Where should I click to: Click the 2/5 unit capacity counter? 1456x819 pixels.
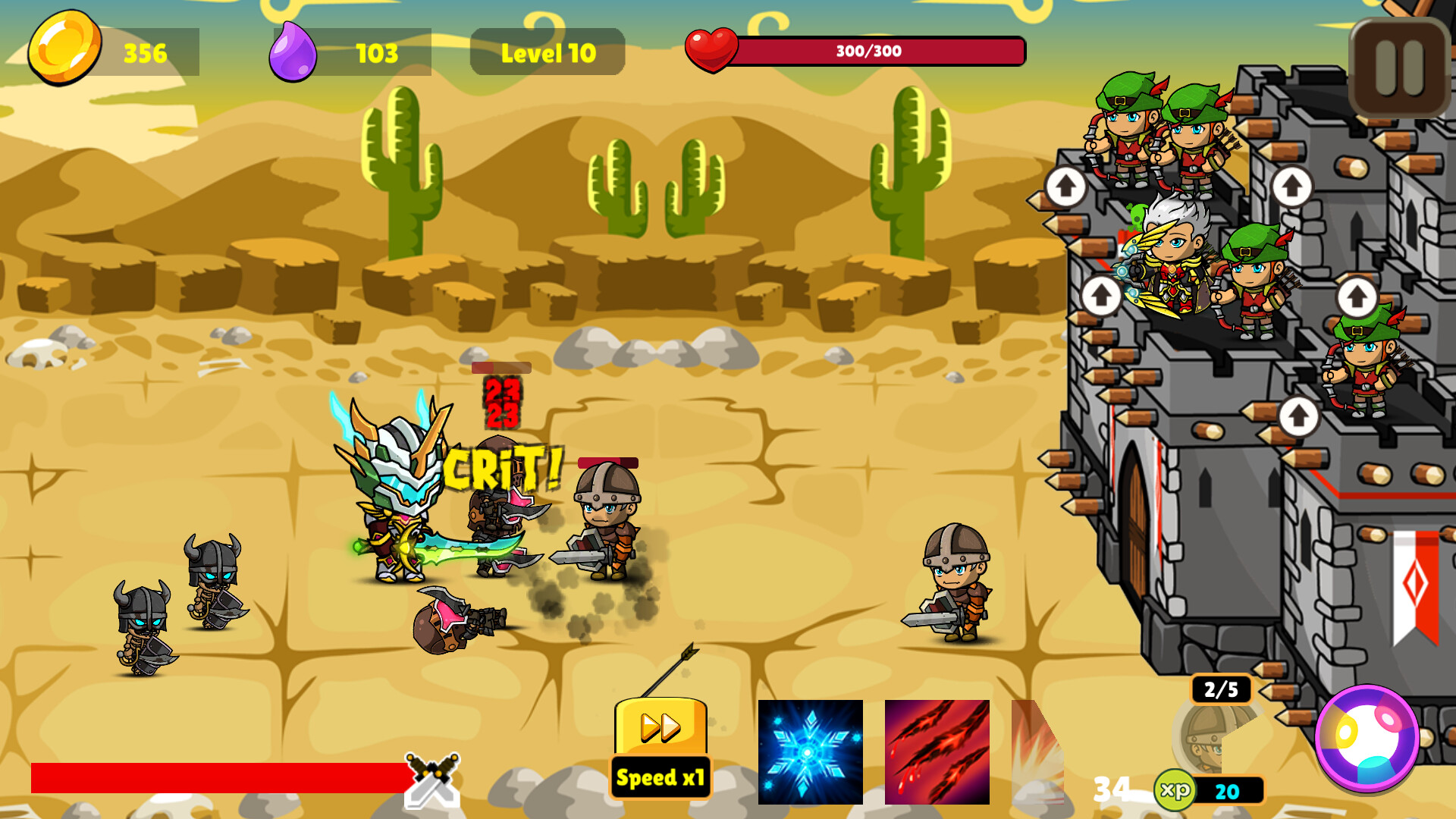(1222, 690)
